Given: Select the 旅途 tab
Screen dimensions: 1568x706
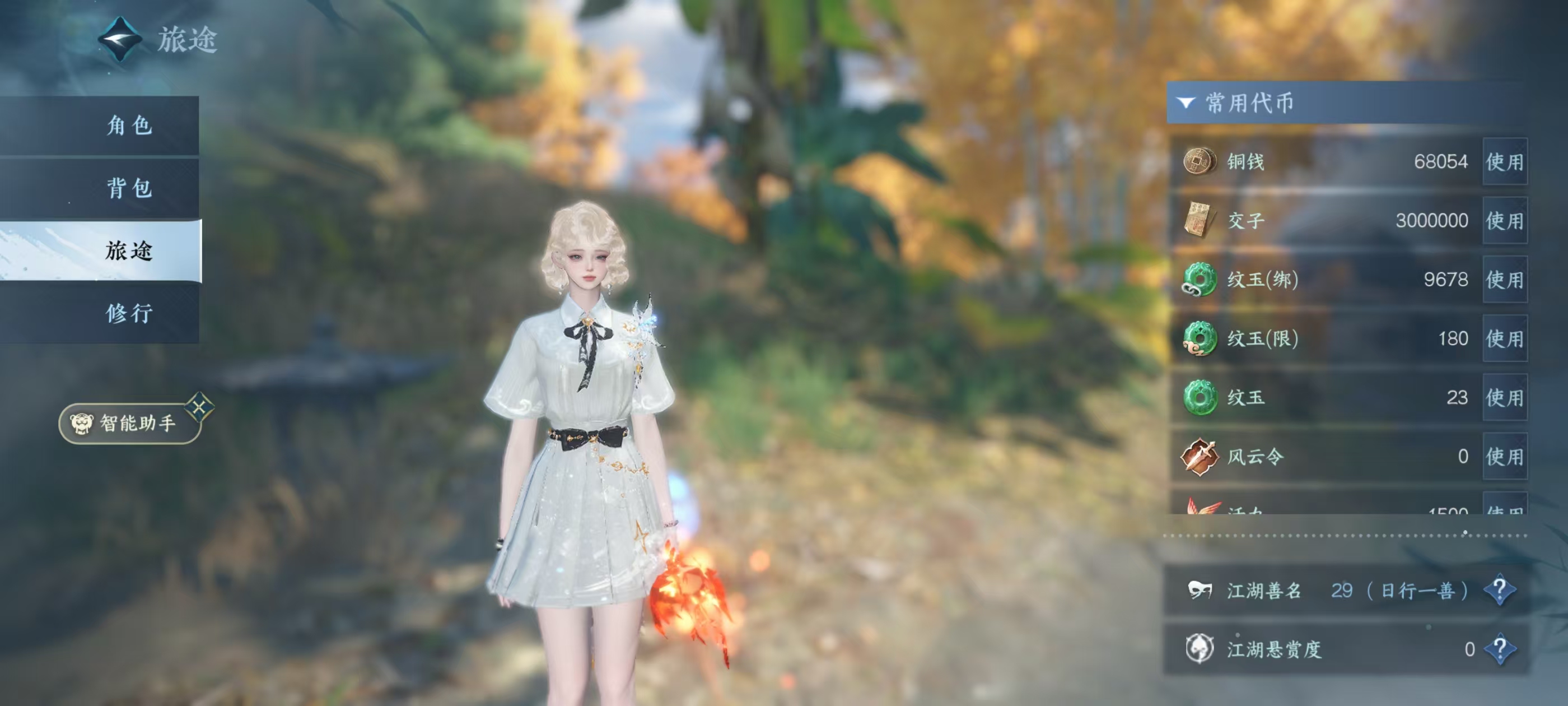Looking at the screenshot, I should point(128,250).
